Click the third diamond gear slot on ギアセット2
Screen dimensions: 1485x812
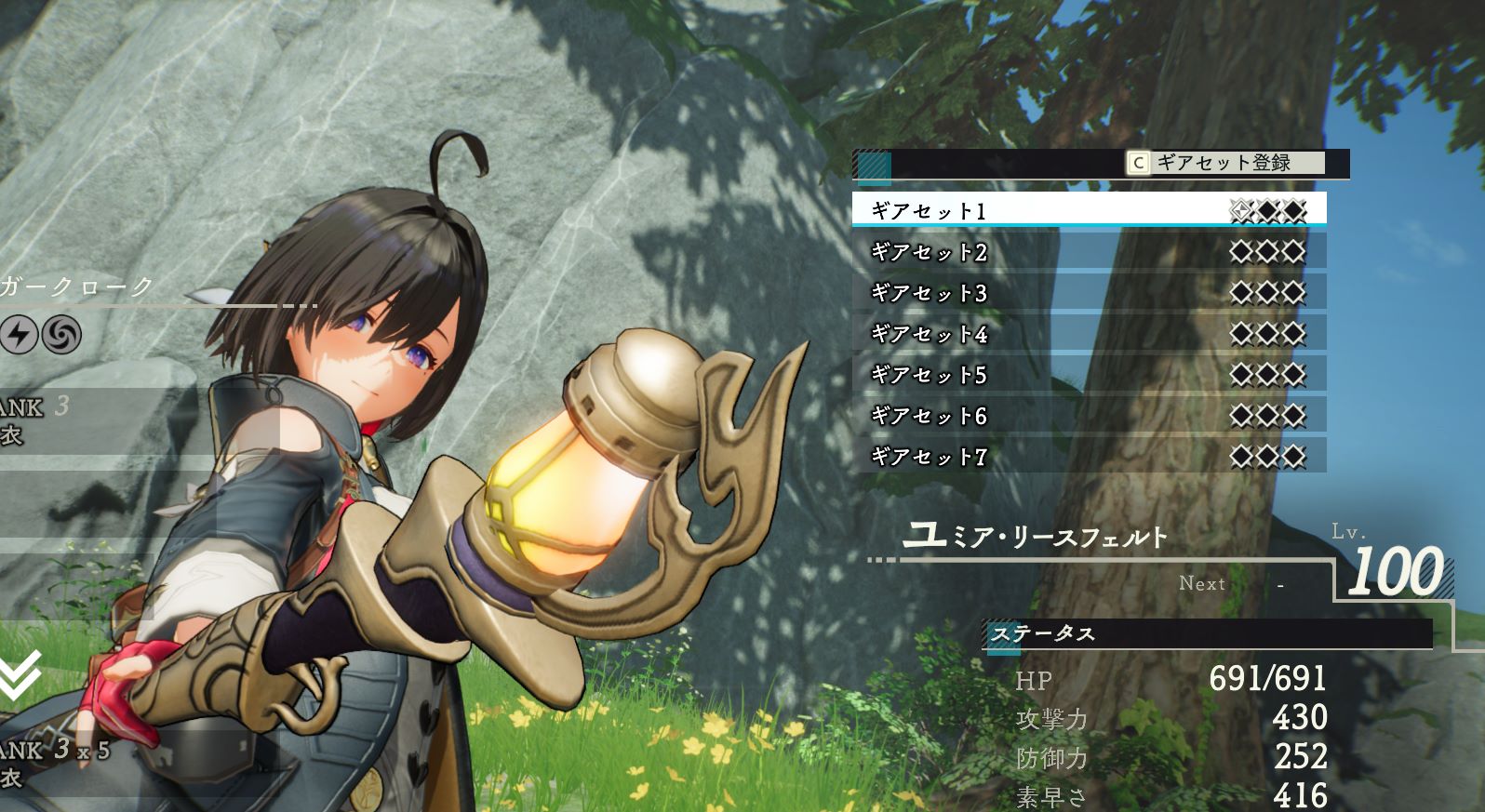(x=1295, y=252)
